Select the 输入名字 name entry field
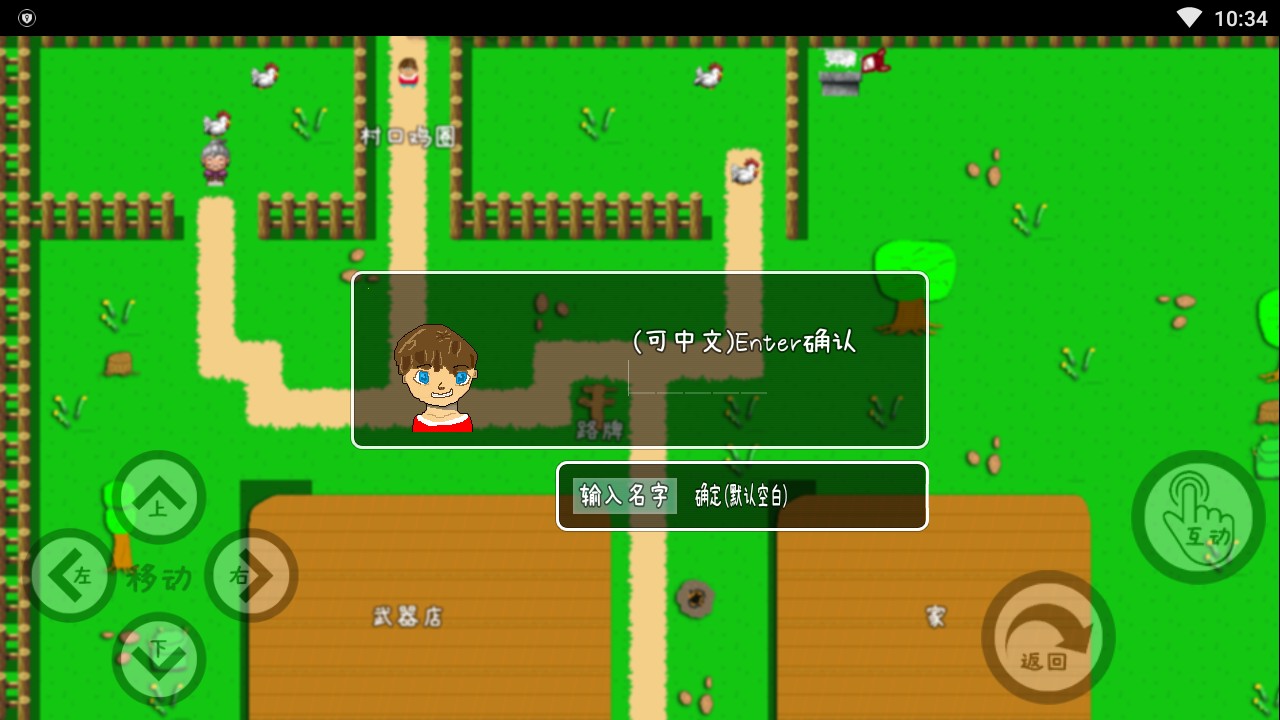Image resolution: width=1280 pixels, height=720 pixels. click(x=623, y=495)
